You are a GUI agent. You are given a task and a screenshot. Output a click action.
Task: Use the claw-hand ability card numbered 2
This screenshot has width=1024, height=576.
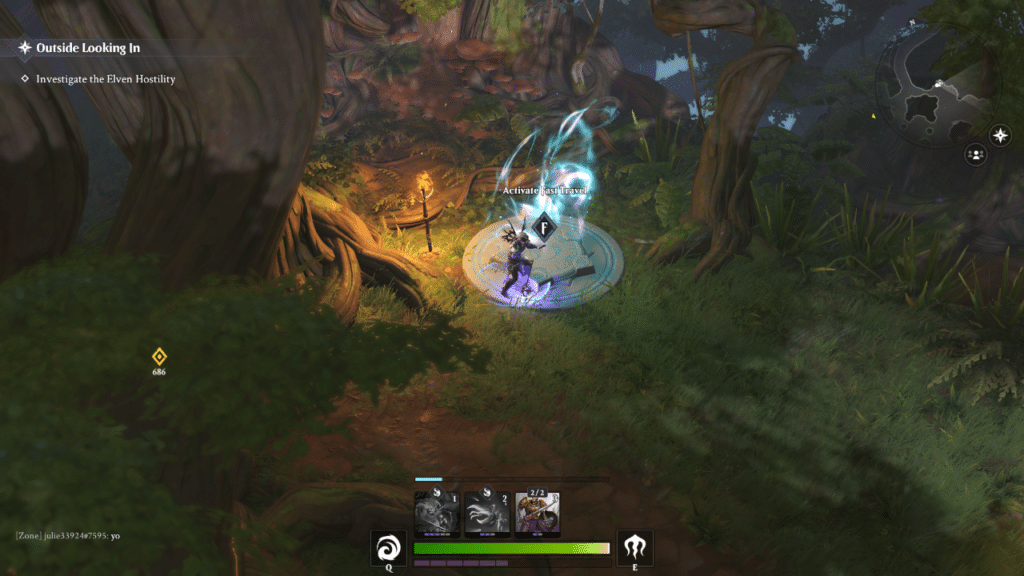point(487,513)
